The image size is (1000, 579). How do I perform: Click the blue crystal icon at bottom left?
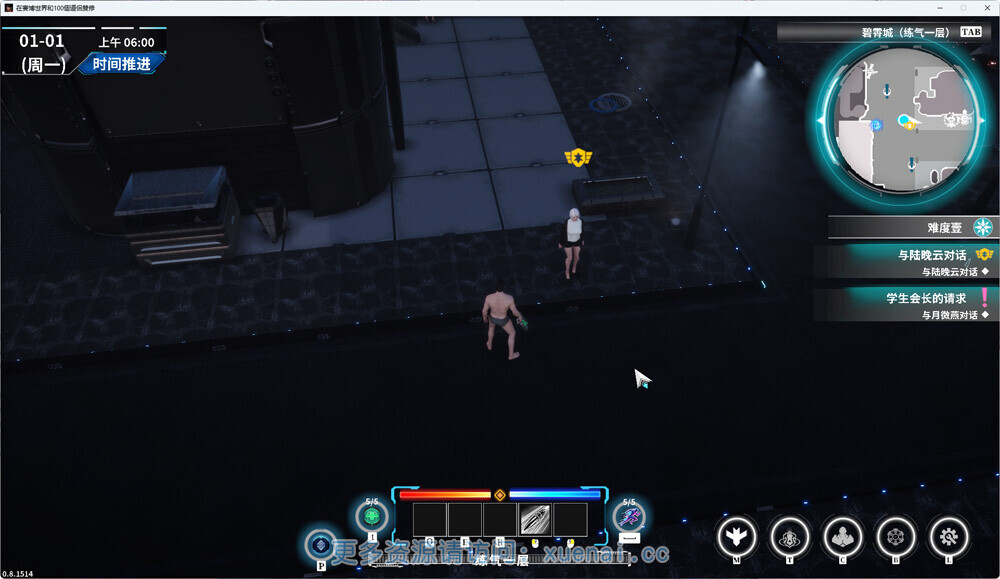321,544
